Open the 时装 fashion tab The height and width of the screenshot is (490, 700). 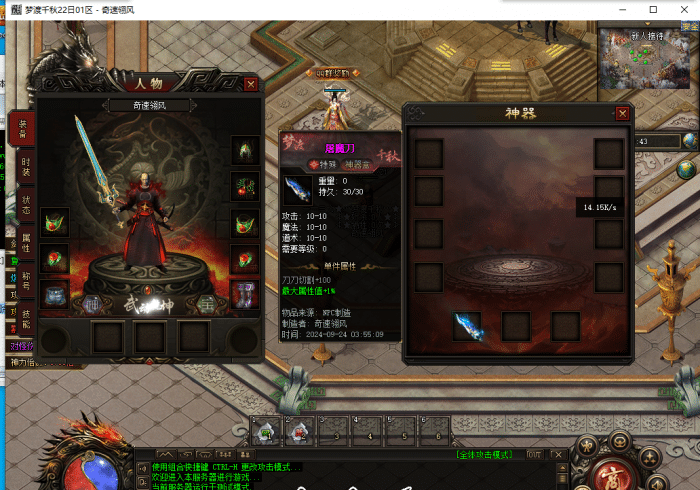click(x=25, y=166)
